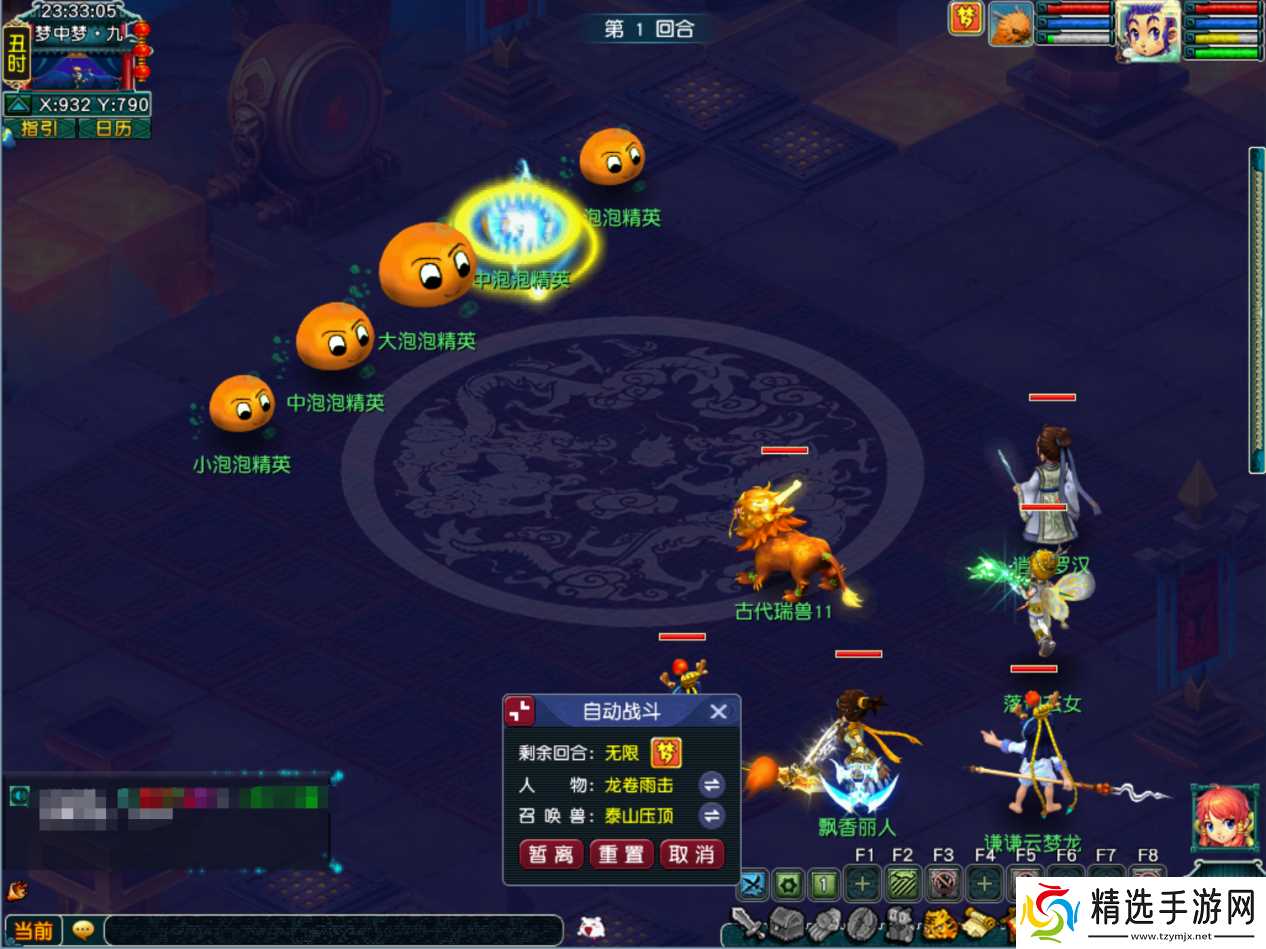
Task: Select the summoned pet portrait
Action: pyautogui.click(x=1011, y=23)
